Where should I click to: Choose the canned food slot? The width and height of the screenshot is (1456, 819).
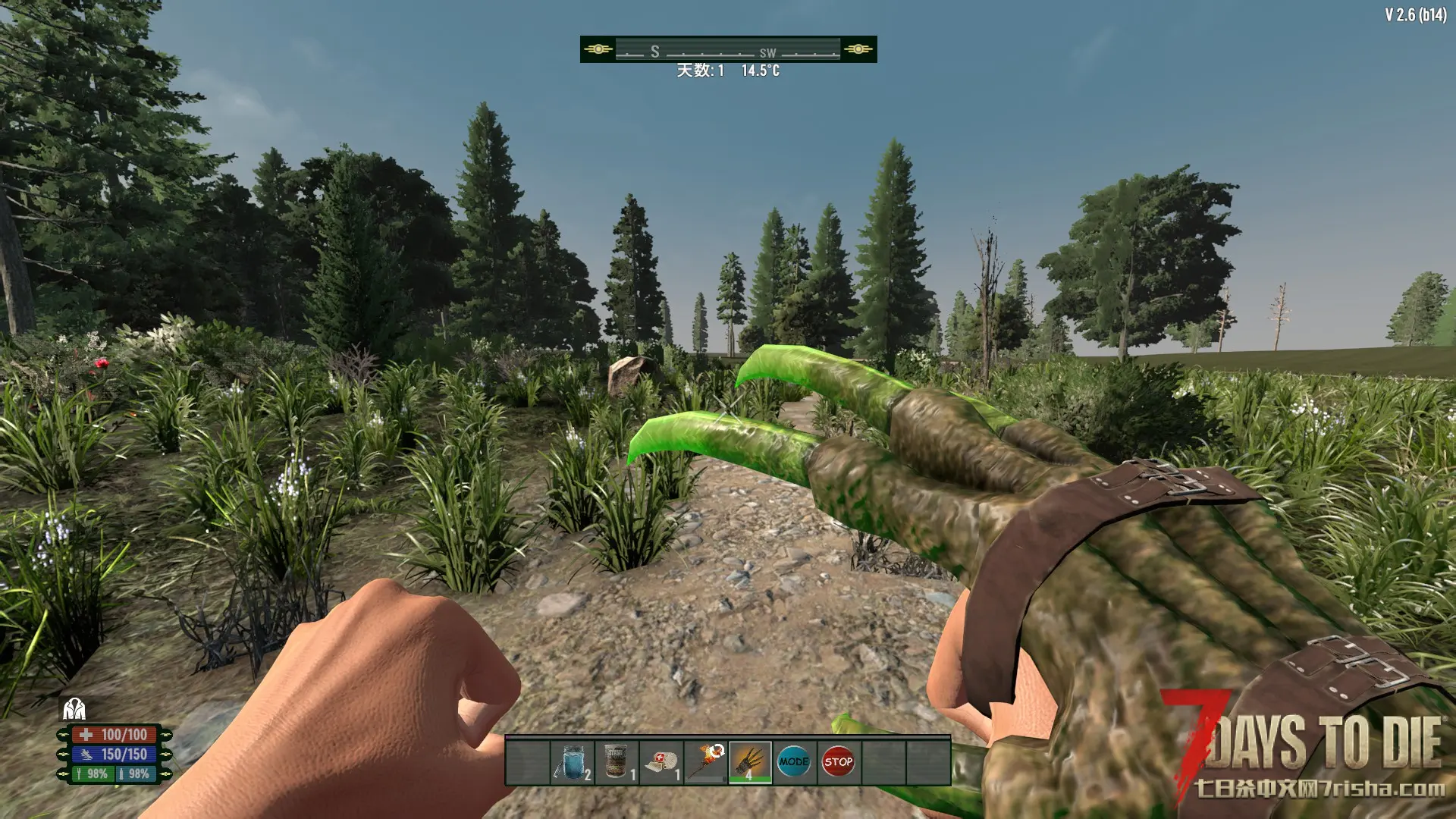[x=617, y=762]
